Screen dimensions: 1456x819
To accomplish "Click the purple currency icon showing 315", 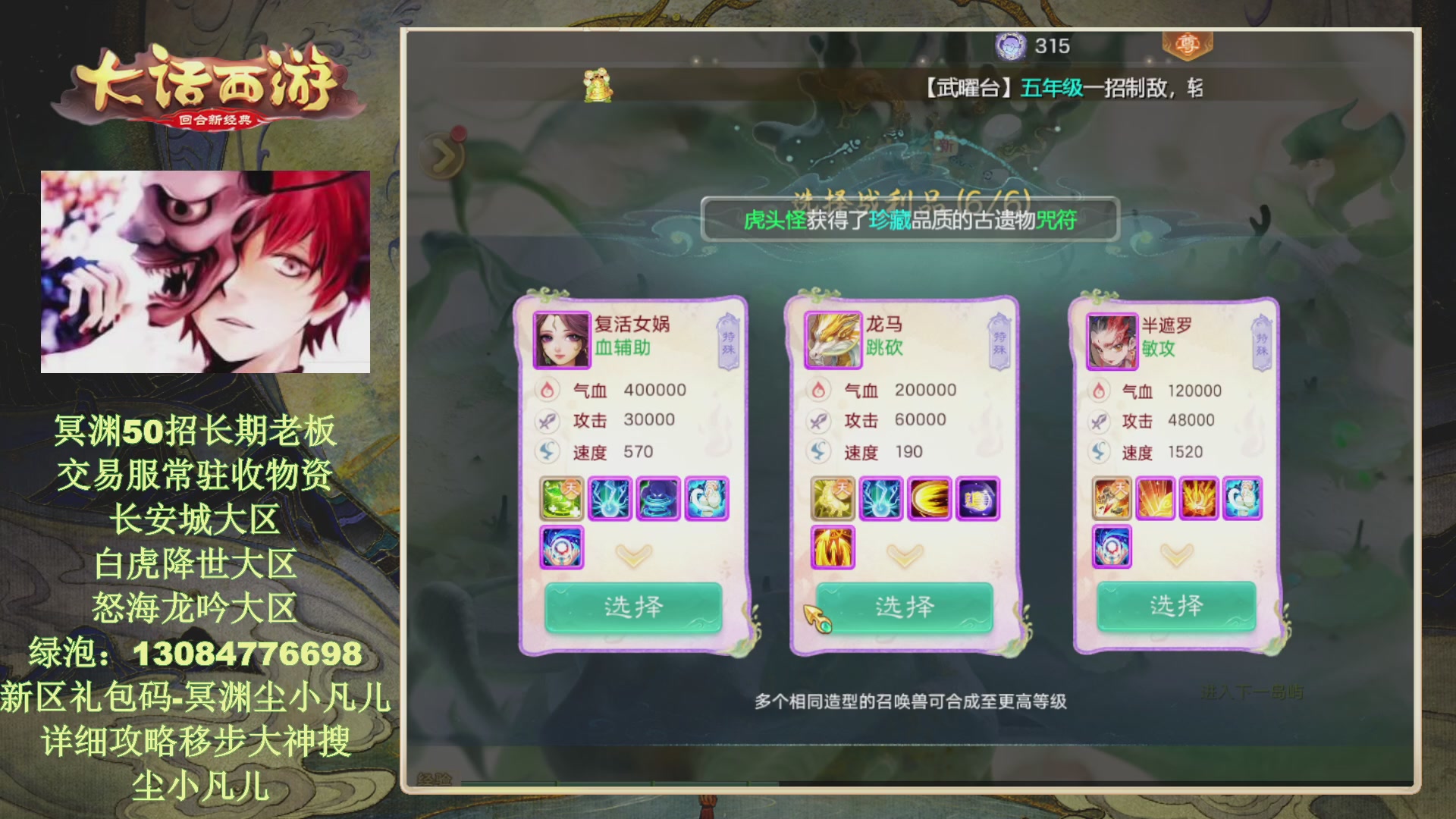I will click(1011, 45).
